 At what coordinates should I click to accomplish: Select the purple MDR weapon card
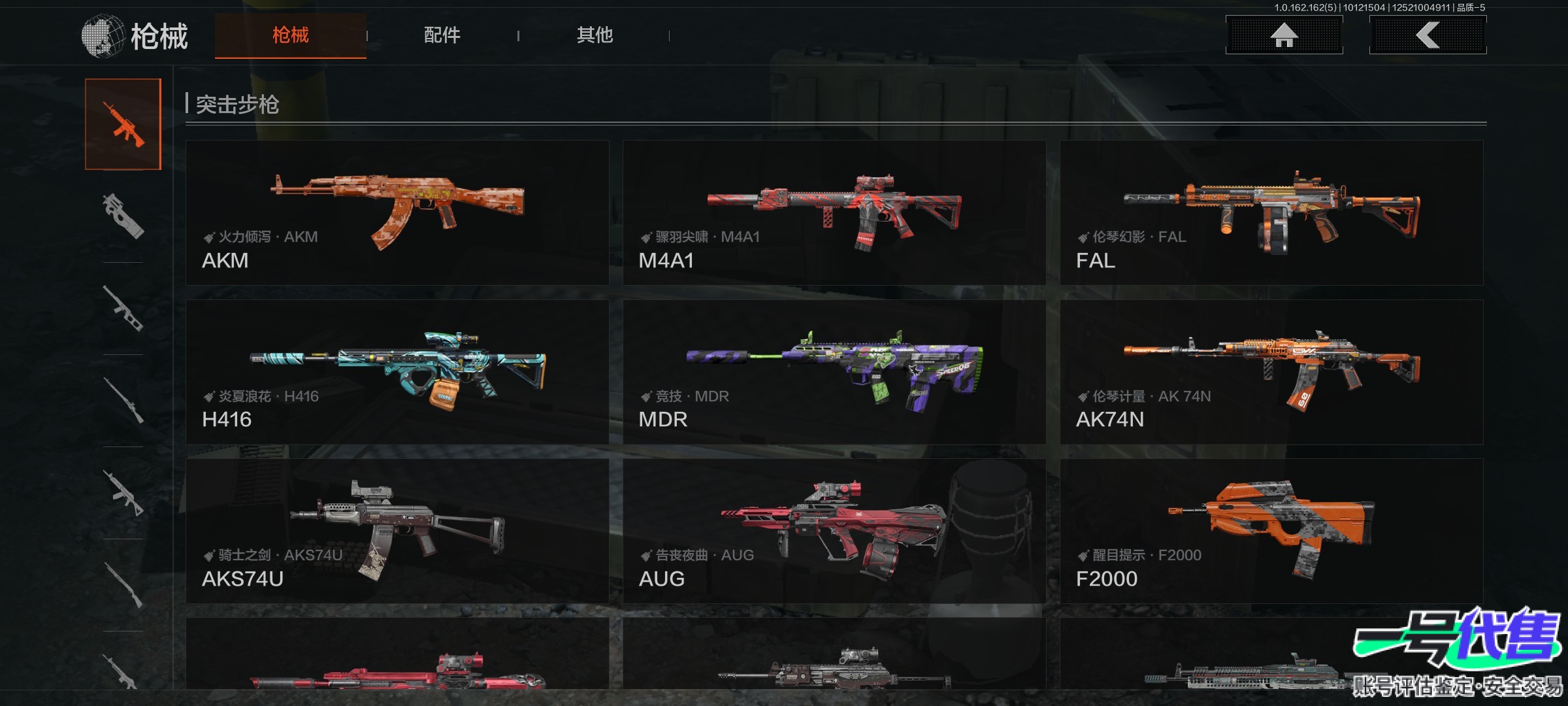click(x=834, y=372)
